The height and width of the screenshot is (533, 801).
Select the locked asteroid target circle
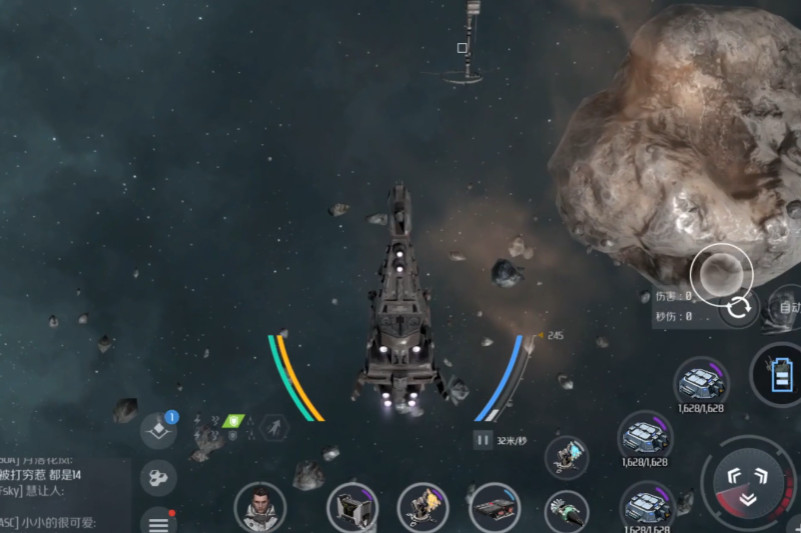(720, 272)
